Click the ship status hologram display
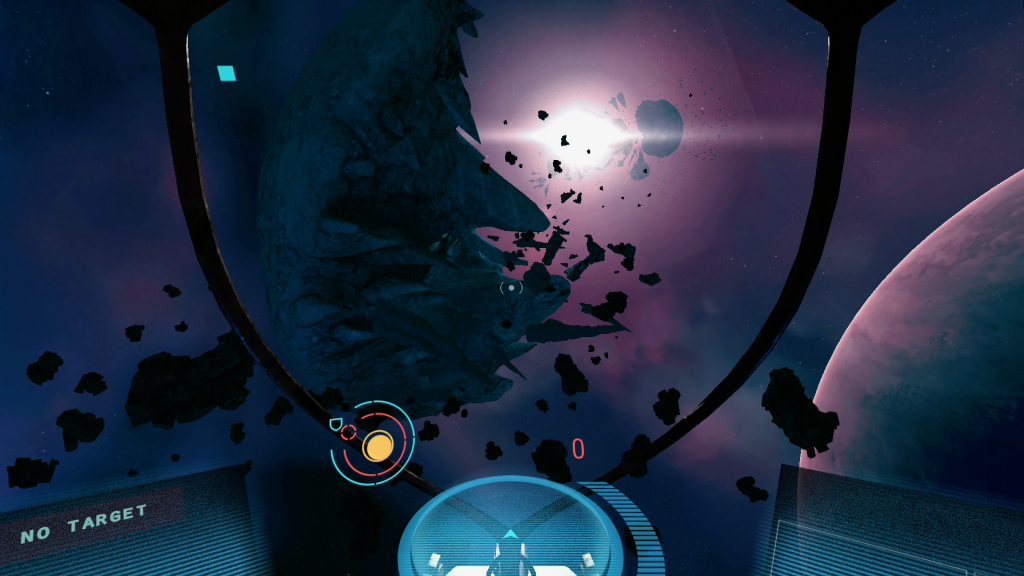 click(x=512, y=540)
